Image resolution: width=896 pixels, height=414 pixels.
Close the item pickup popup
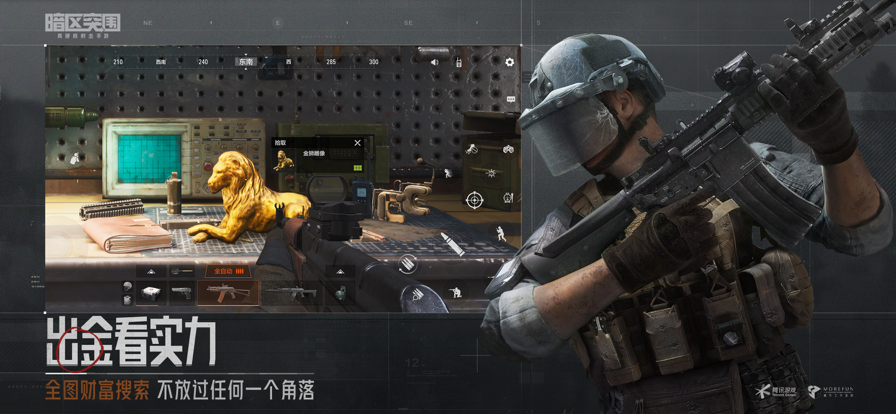tap(358, 143)
